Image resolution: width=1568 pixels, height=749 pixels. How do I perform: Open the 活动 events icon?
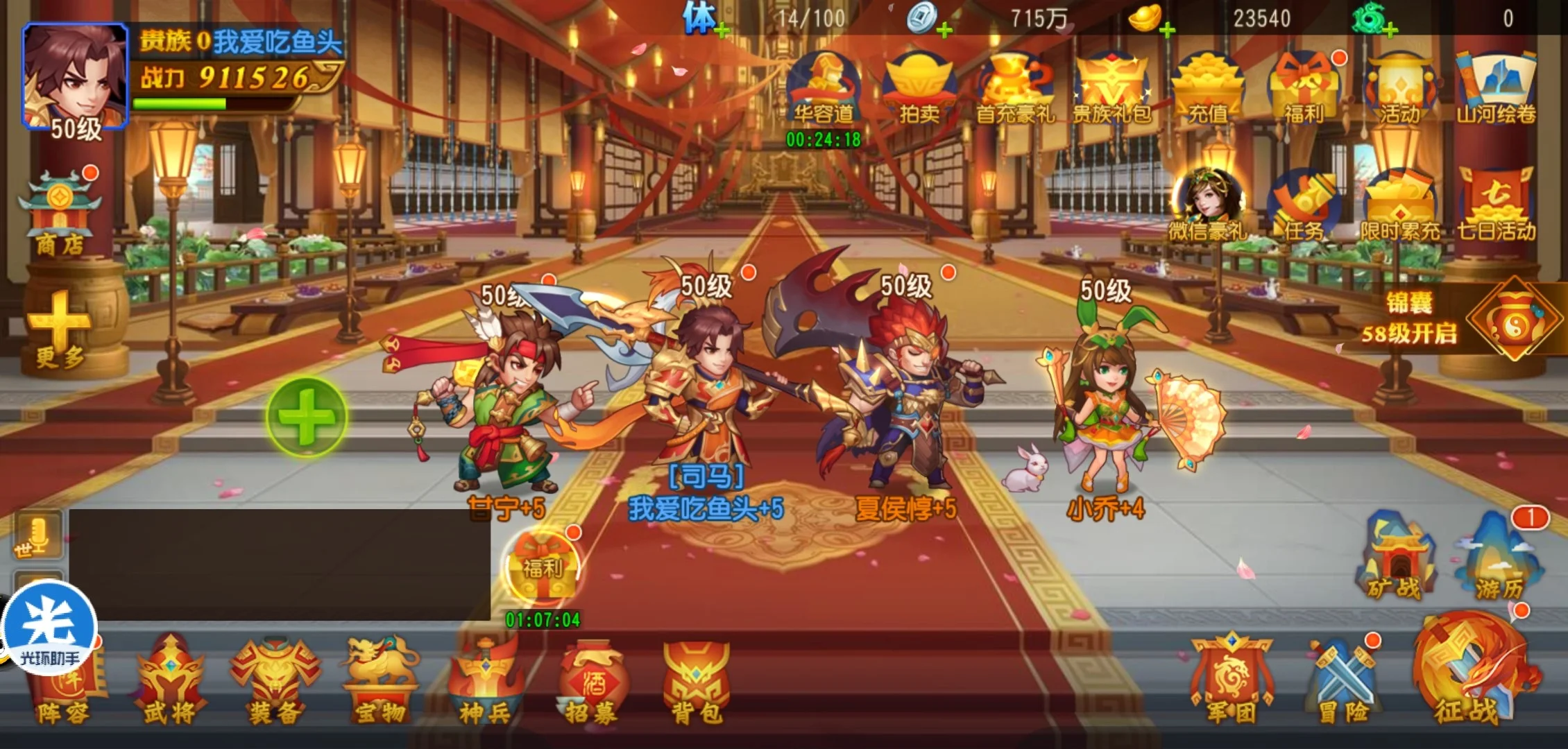click(1399, 88)
